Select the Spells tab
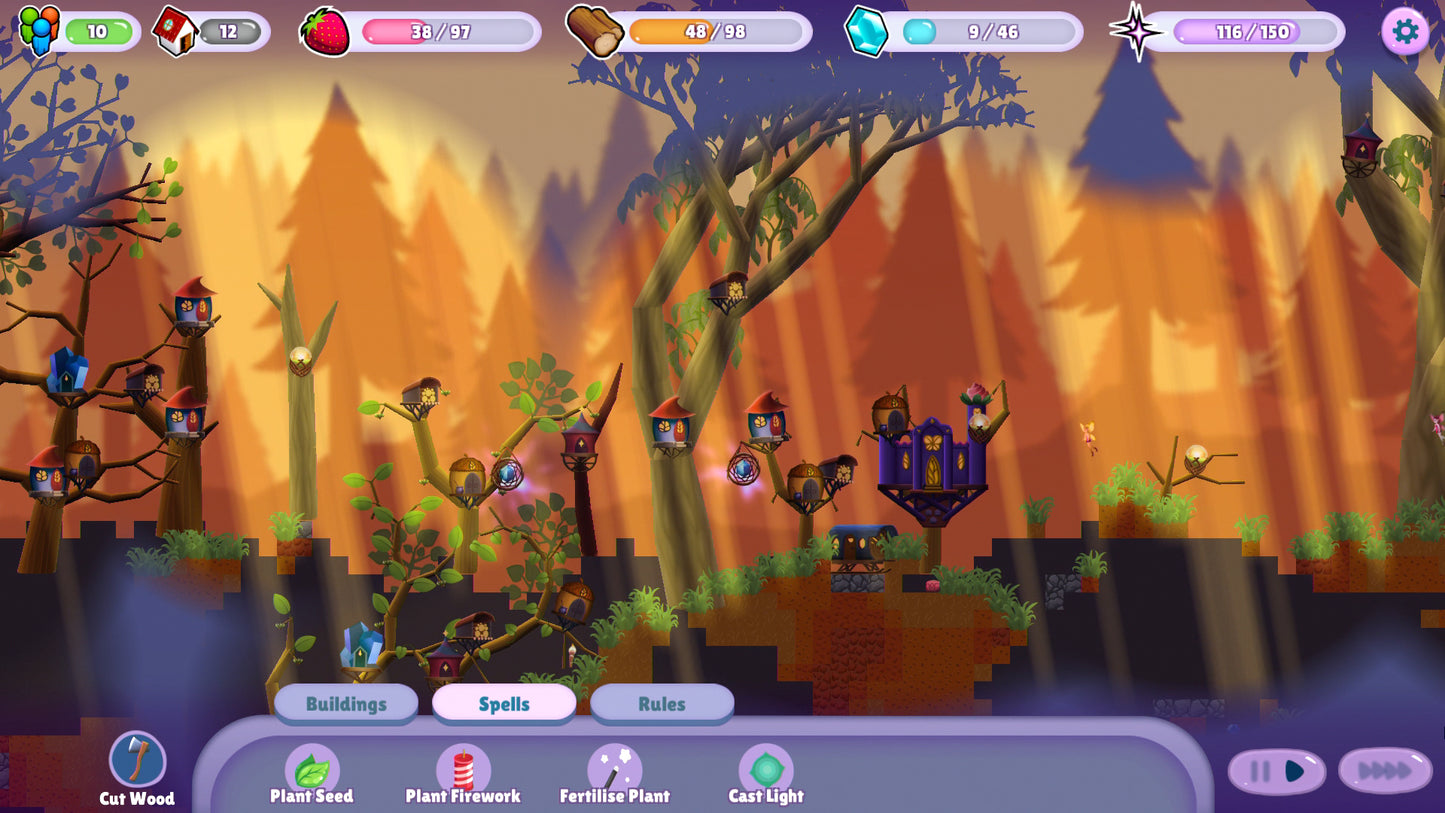This screenshot has height=813, width=1445. [x=504, y=703]
